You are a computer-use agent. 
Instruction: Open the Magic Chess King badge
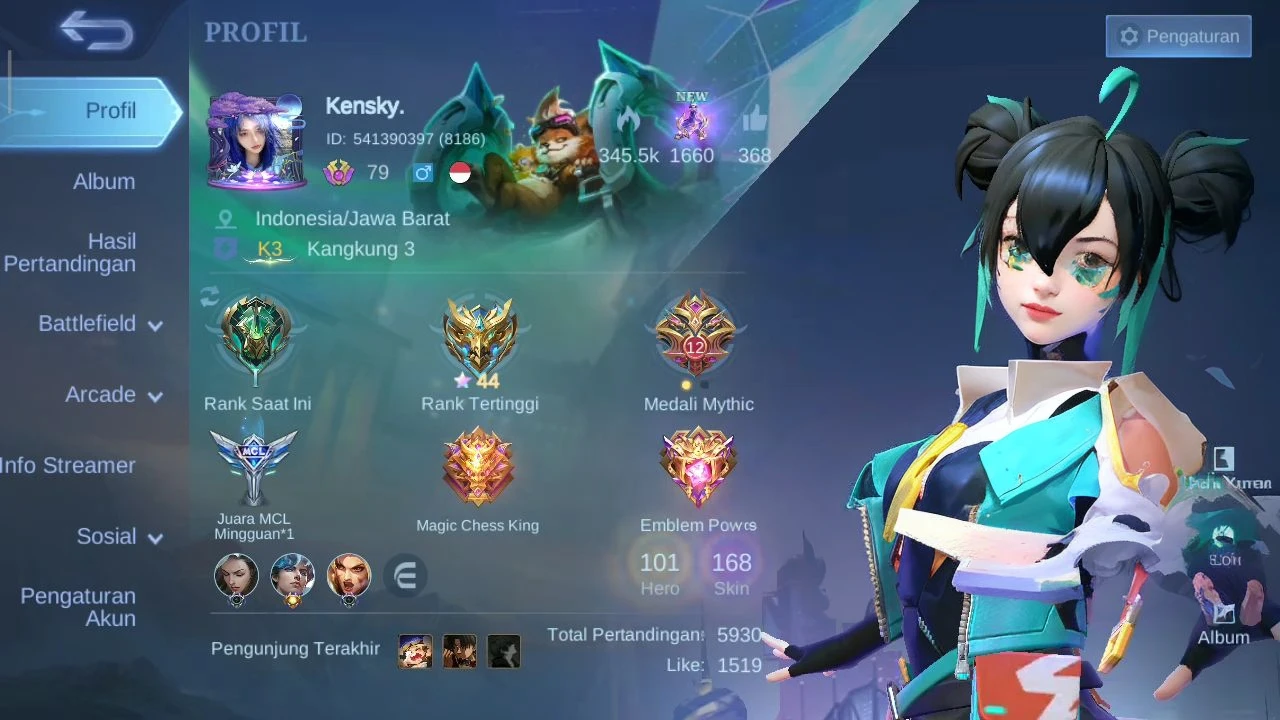(478, 467)
